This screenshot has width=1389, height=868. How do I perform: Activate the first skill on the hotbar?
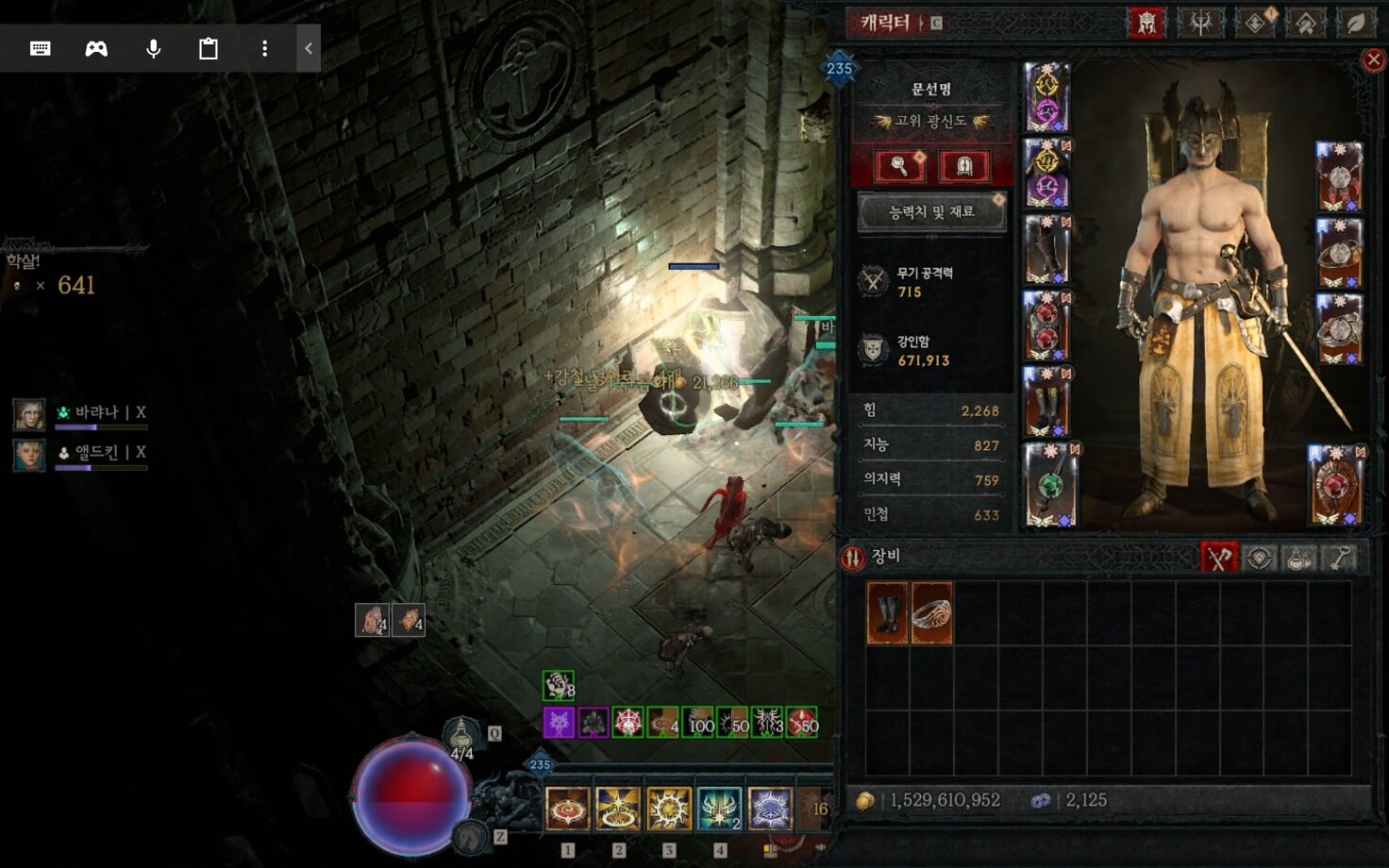[x=568, y=810]
